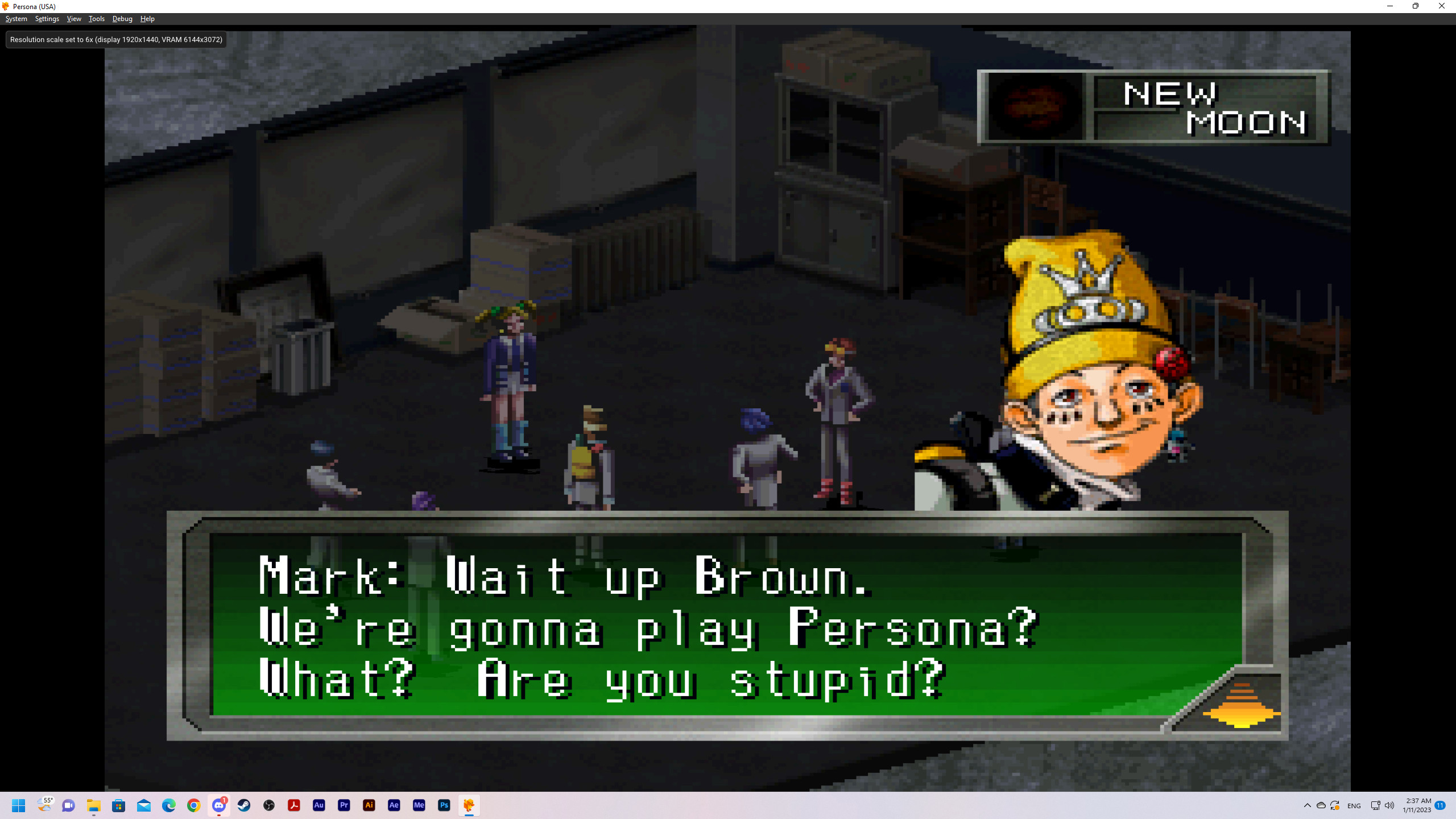Screen dimensions: 1456x819
Task: Launch After Effects from the taskbar
Action: (x=394, y=805)
